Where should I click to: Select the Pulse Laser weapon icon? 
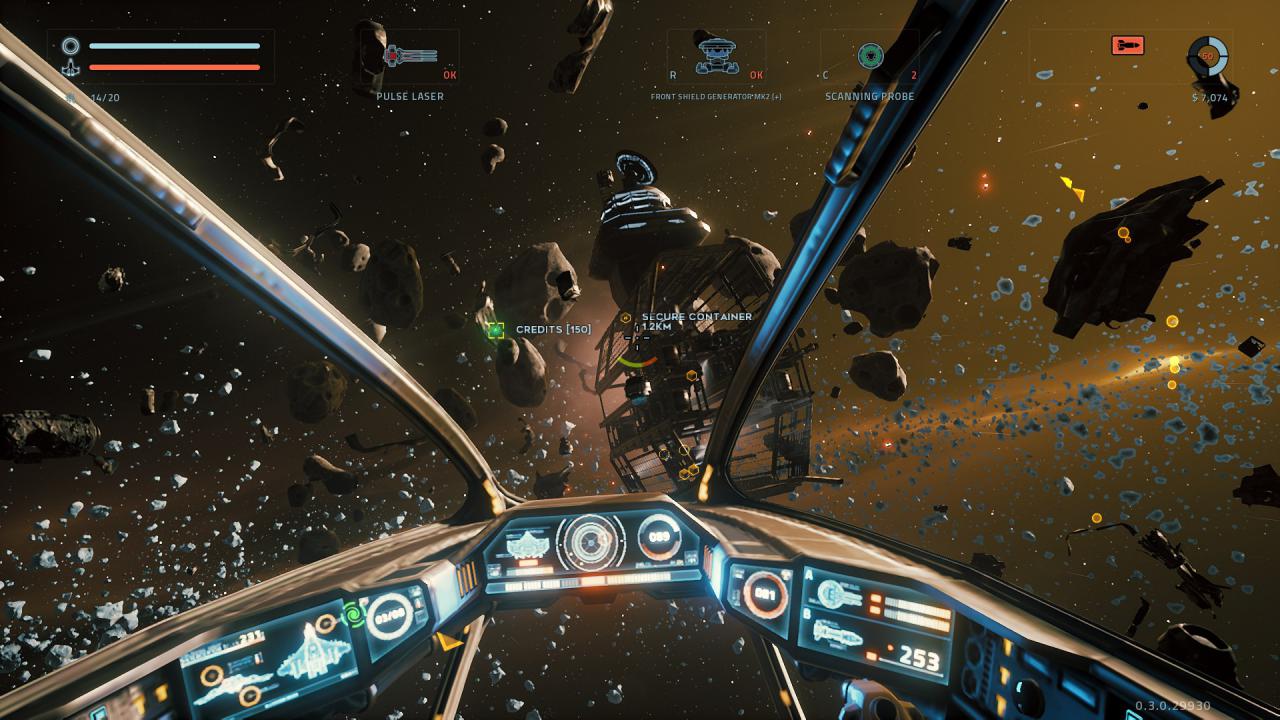[x=410, y=56]
